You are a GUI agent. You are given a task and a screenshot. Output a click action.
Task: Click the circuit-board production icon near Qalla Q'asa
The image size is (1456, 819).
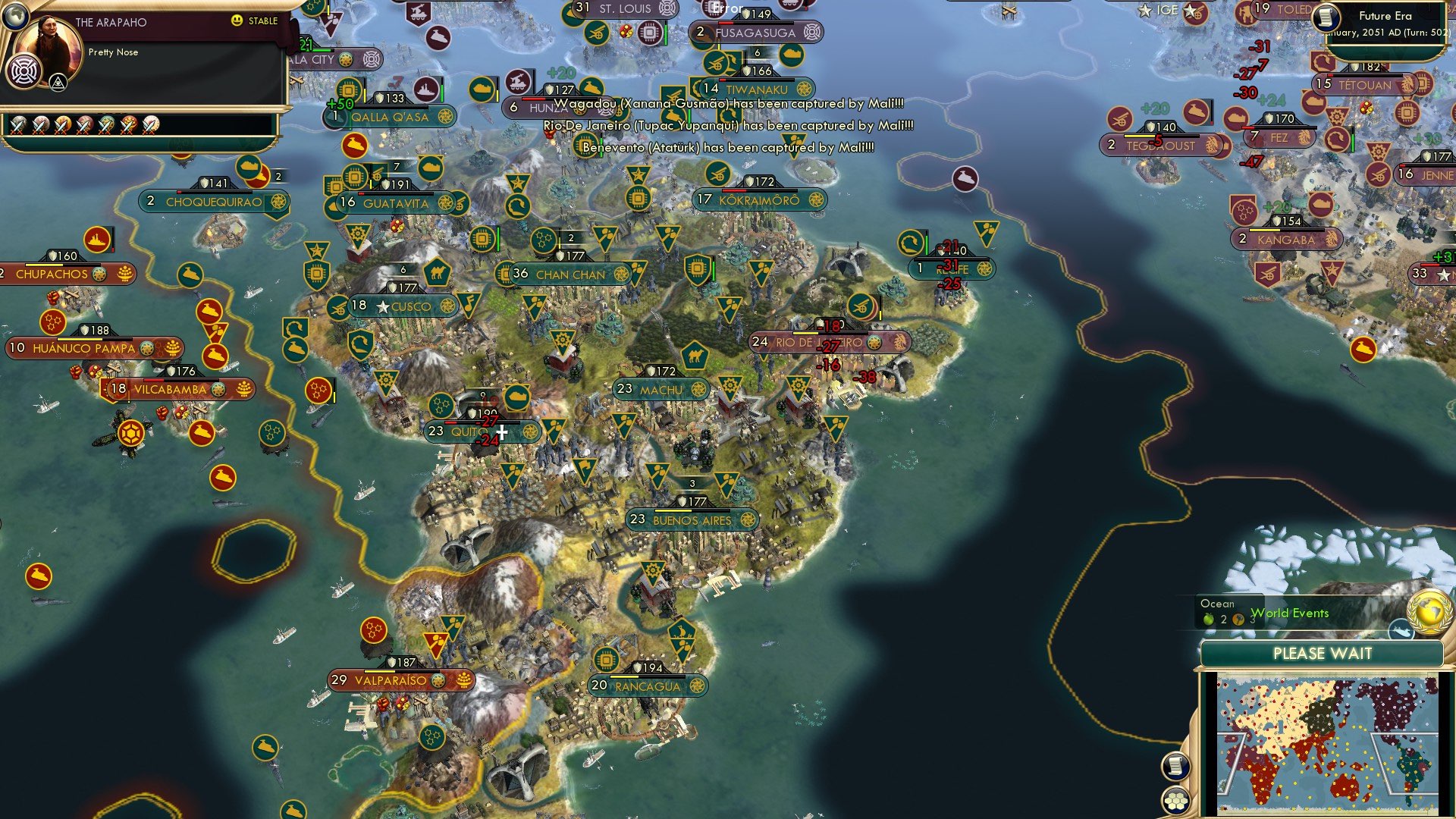347,89
